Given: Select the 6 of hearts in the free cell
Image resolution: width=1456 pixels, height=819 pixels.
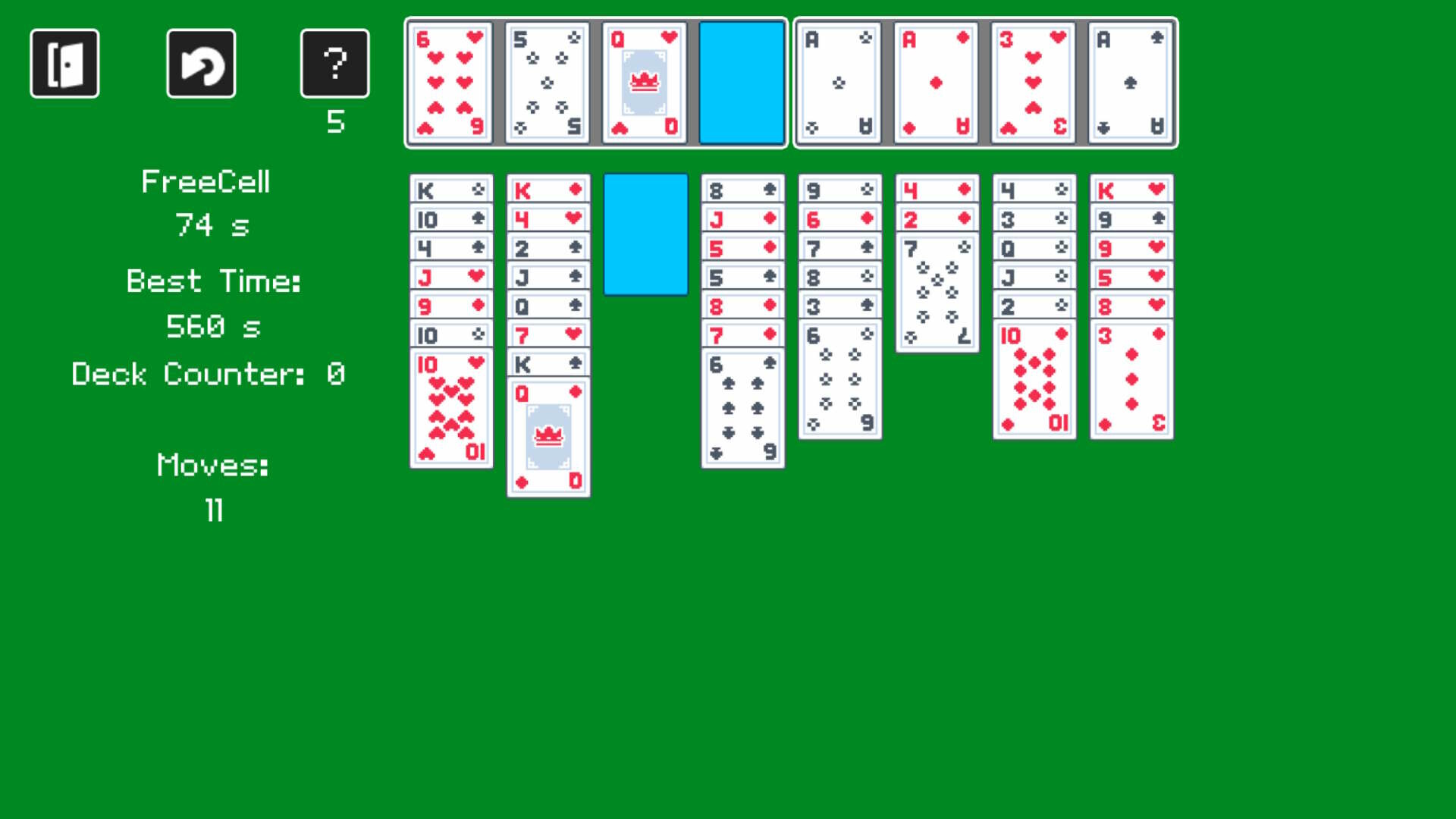Looking at the screenshot, I should (x=450, y=81).
